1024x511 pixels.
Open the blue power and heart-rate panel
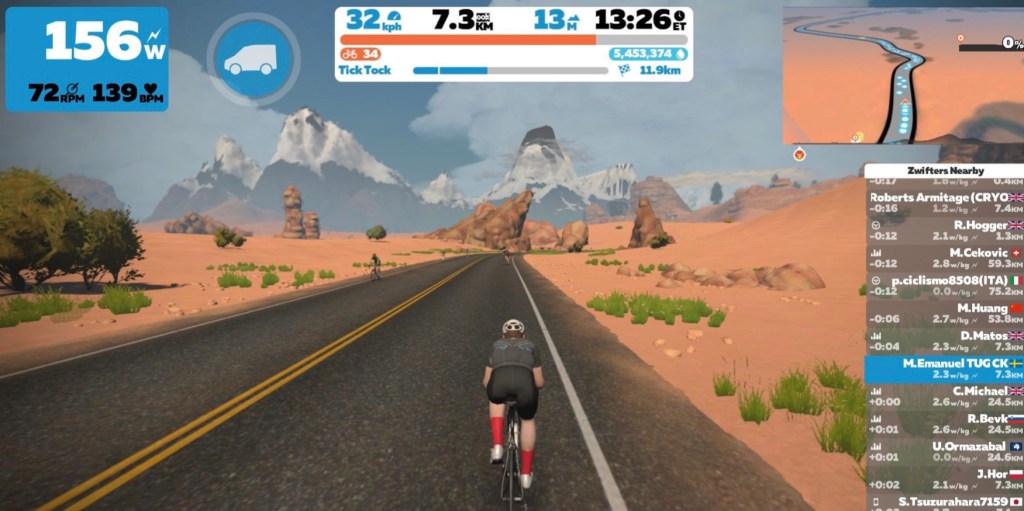pos(87,59)
